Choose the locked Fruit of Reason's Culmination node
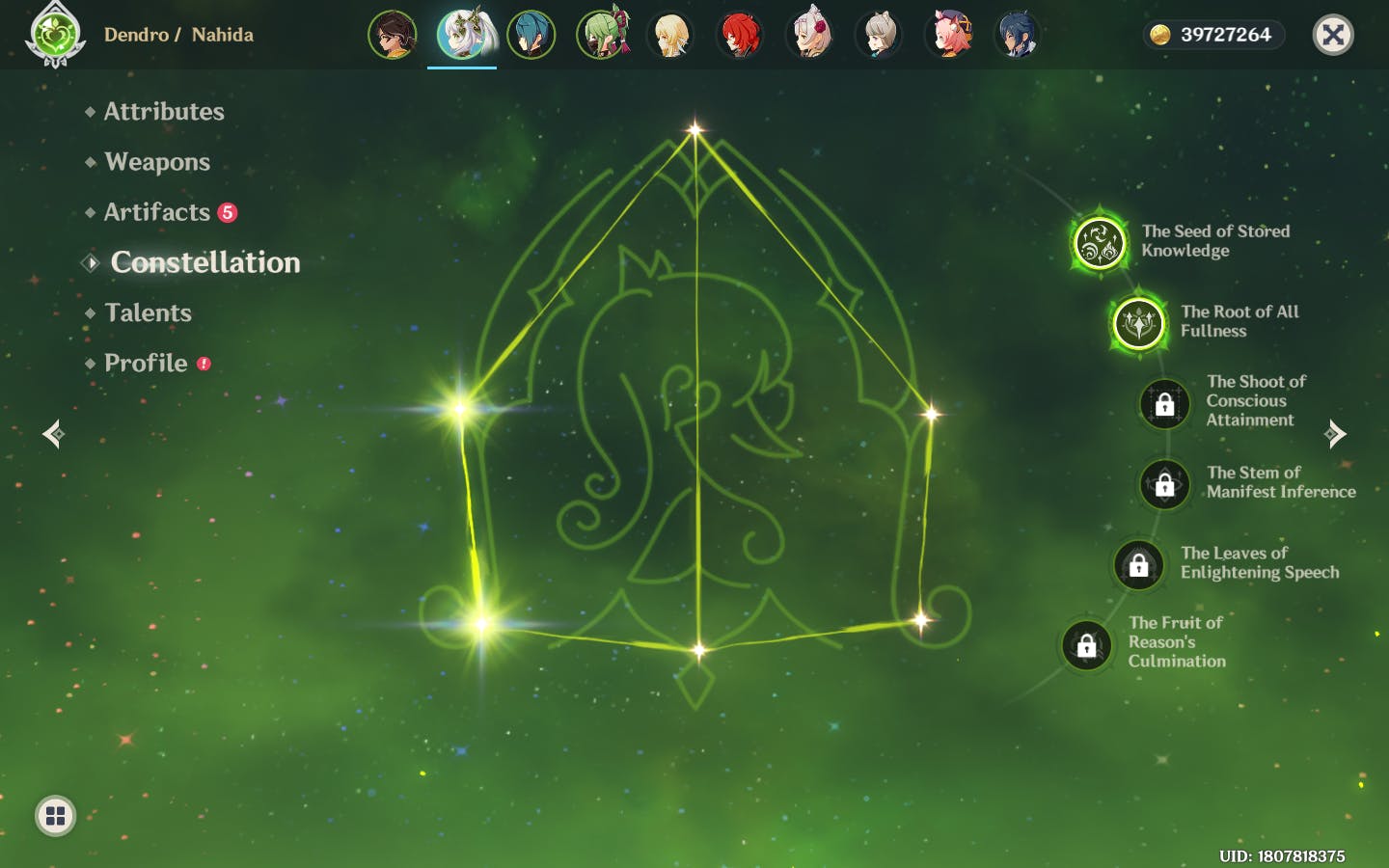Image resolution: width=1389 pixels, height=868 pixels. [x=1086, y=644]
